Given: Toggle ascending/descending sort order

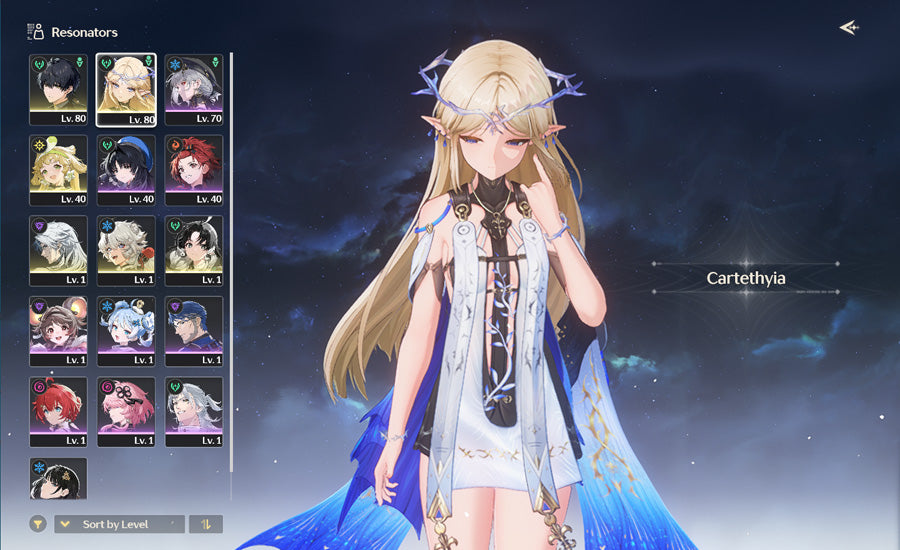Looking at the screenshot, I should [x=206, y=524].
